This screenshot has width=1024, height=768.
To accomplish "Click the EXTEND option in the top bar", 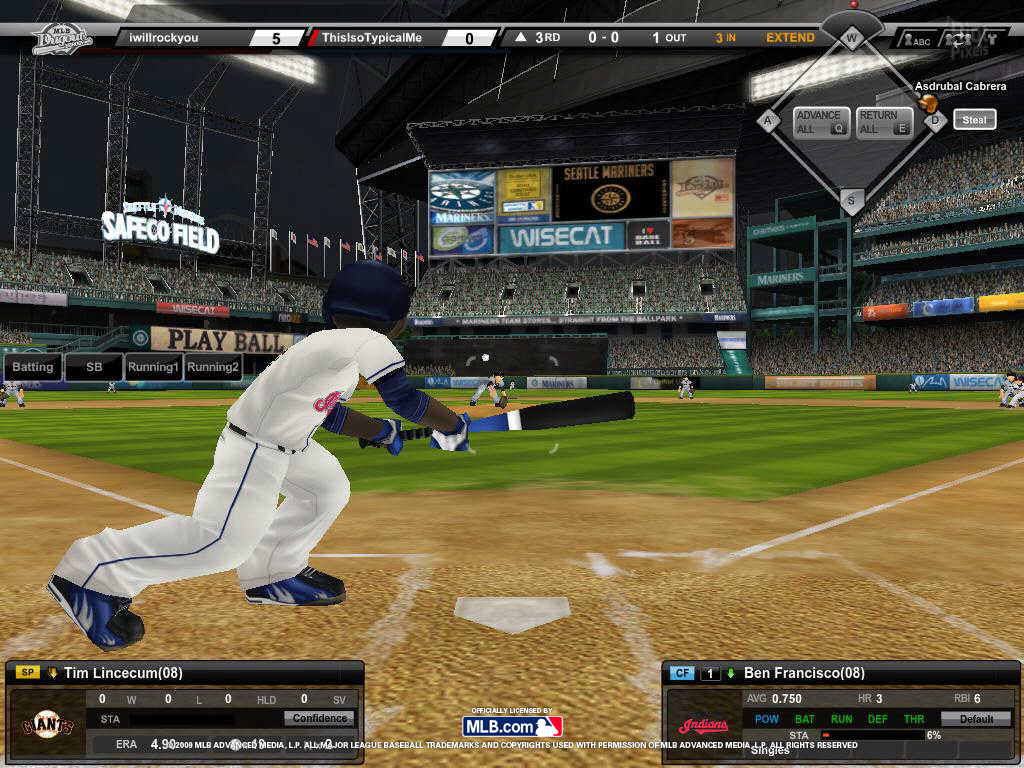I will click(790, 38).
